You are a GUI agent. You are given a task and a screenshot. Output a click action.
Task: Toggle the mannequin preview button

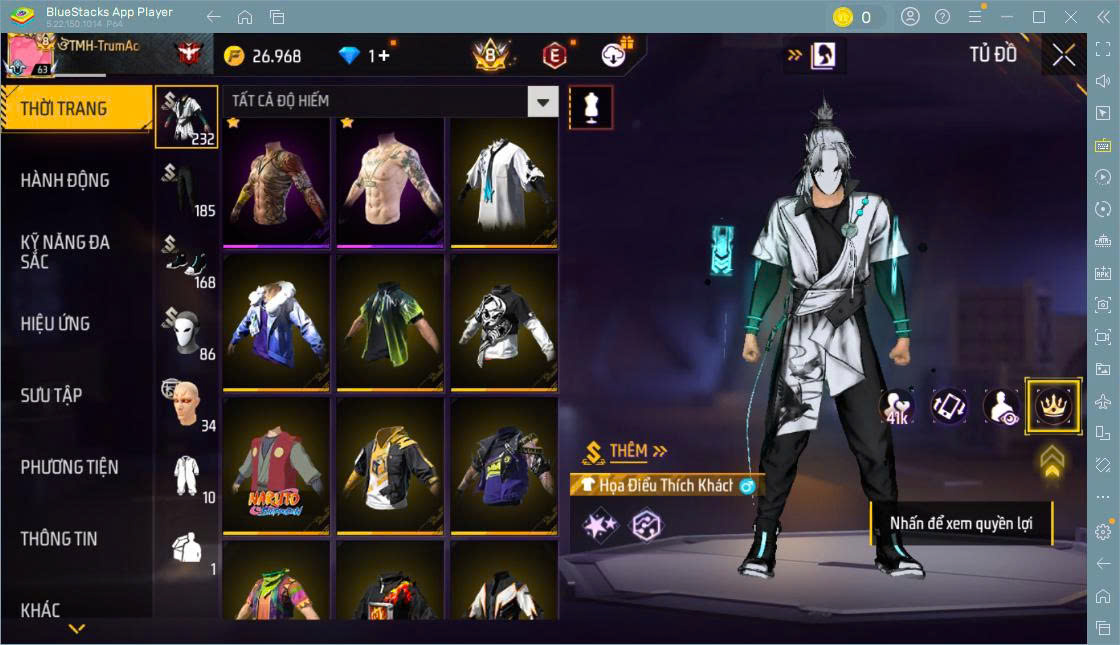click(x=590, y=107)
